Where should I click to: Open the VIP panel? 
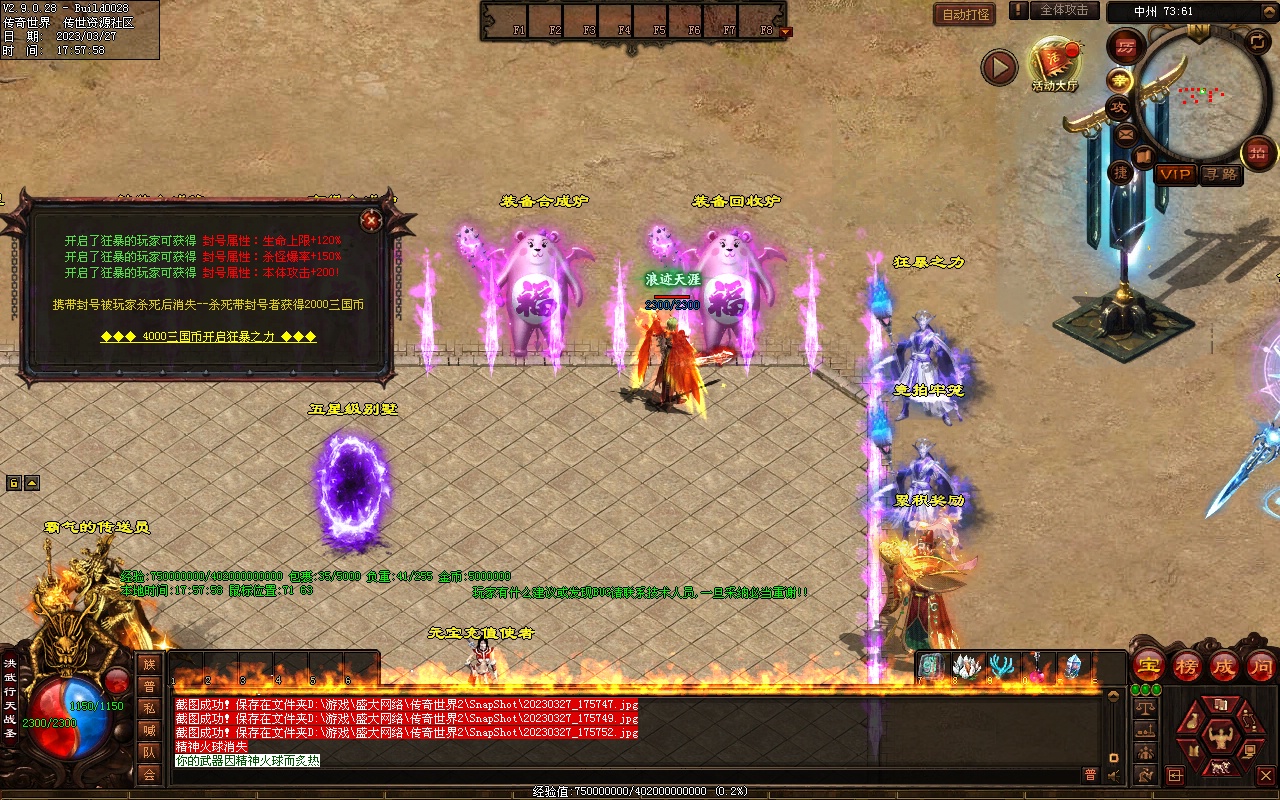[x=1176, y=174]
